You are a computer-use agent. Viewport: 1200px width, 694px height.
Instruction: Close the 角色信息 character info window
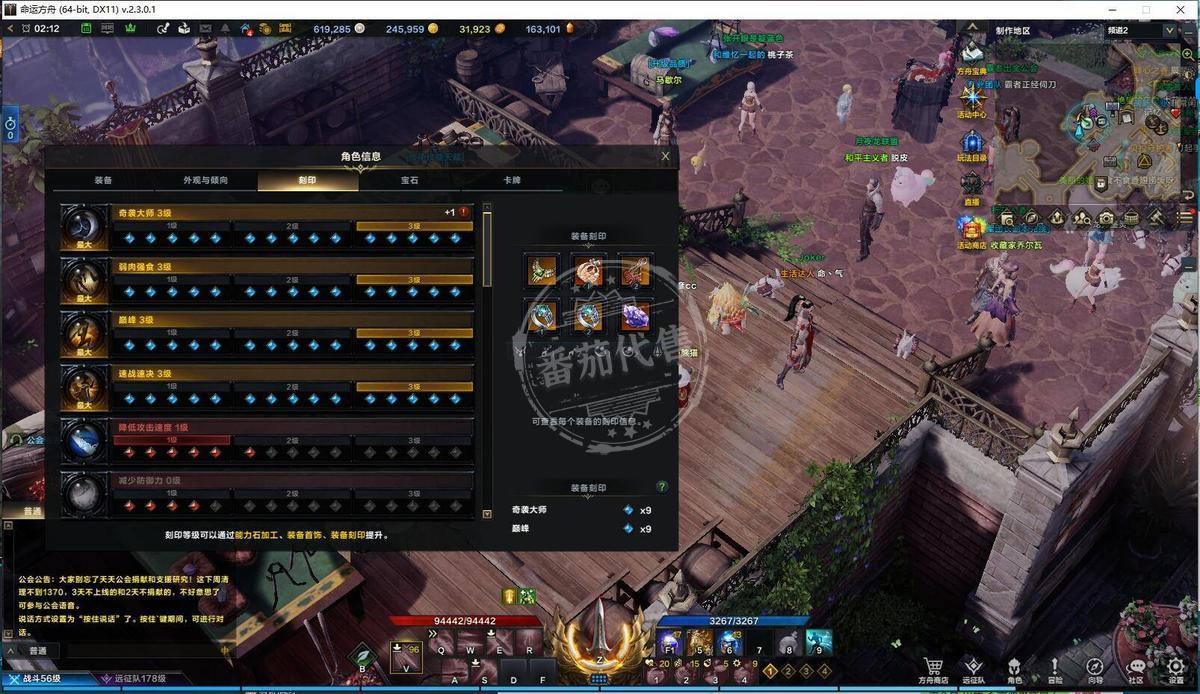pyautogui.click(x=666, y=156)
